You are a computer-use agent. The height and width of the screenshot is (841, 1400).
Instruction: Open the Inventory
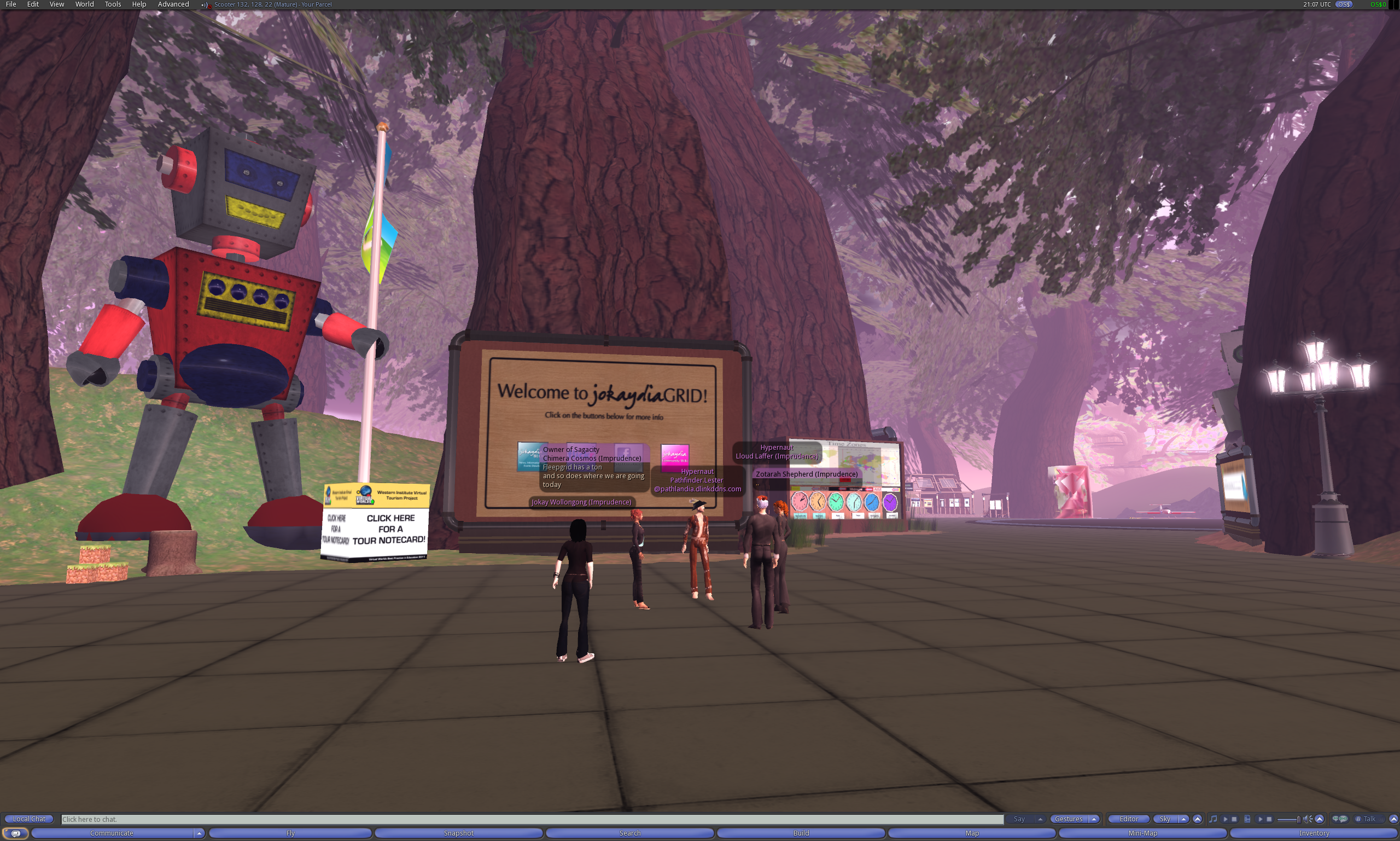(1314, 833)
